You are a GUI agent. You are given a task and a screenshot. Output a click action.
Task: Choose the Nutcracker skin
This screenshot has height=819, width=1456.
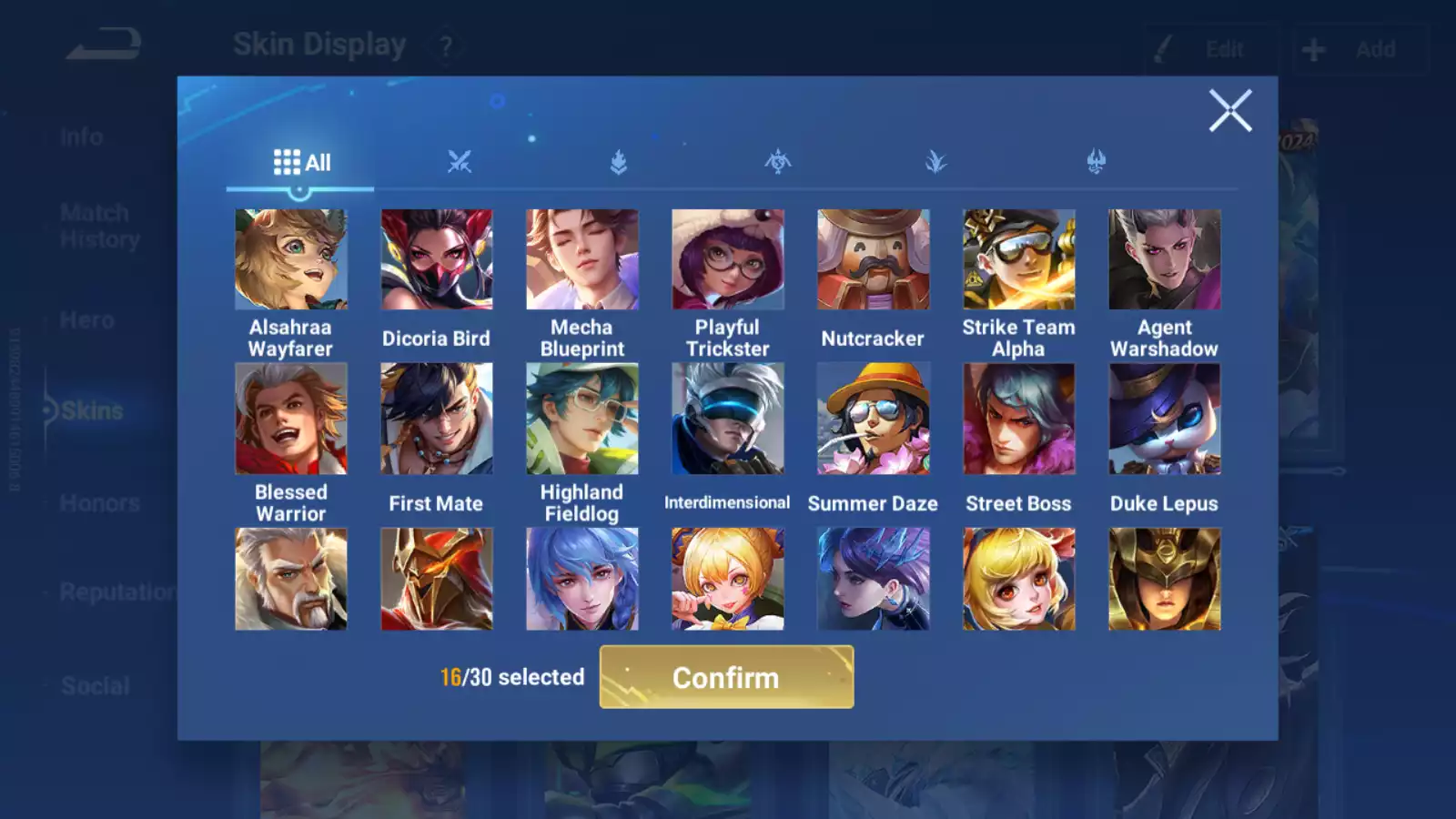click(x=874, y=260)
